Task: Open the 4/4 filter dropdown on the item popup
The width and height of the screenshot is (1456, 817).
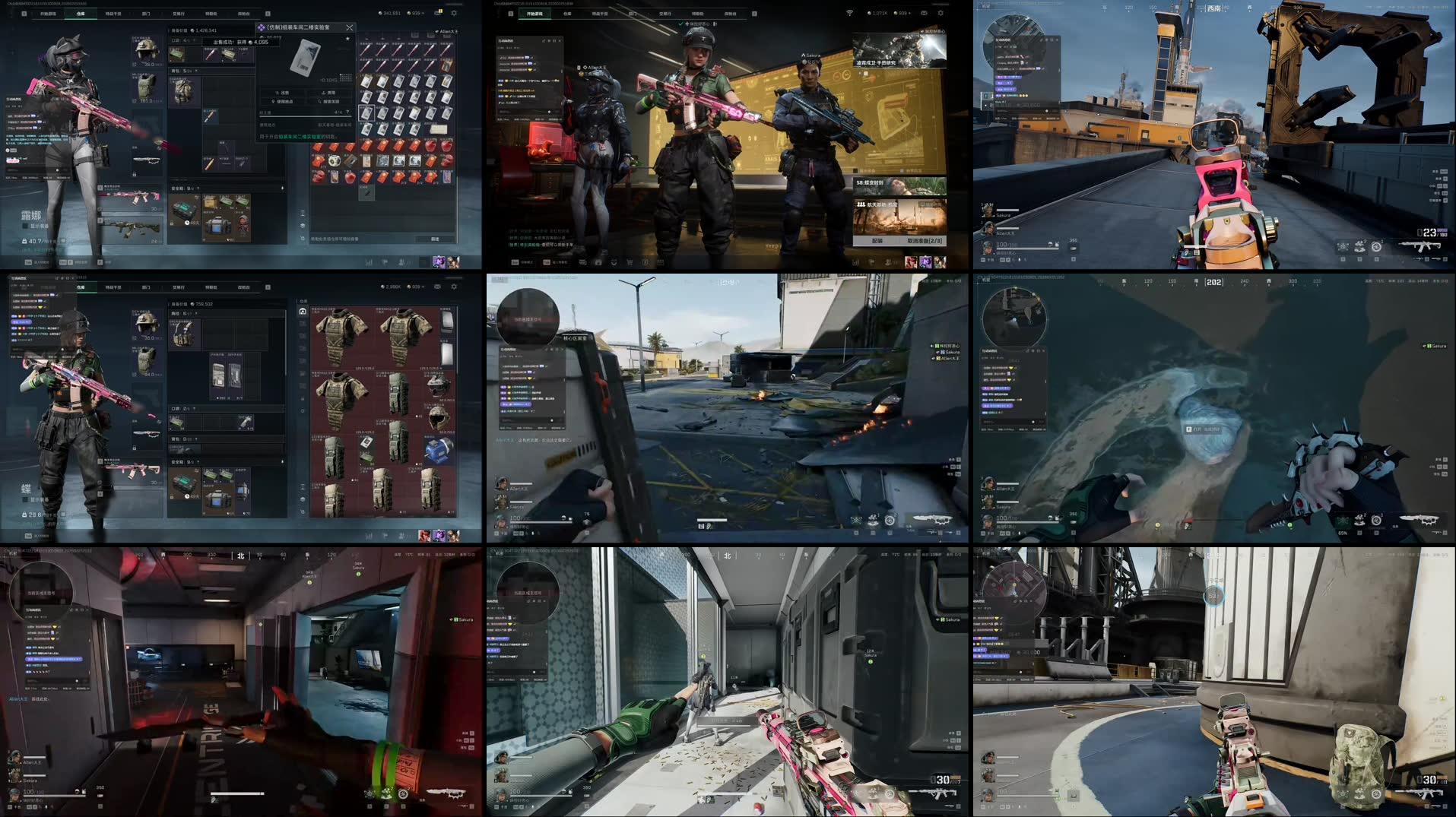Action: click(347, 112)
